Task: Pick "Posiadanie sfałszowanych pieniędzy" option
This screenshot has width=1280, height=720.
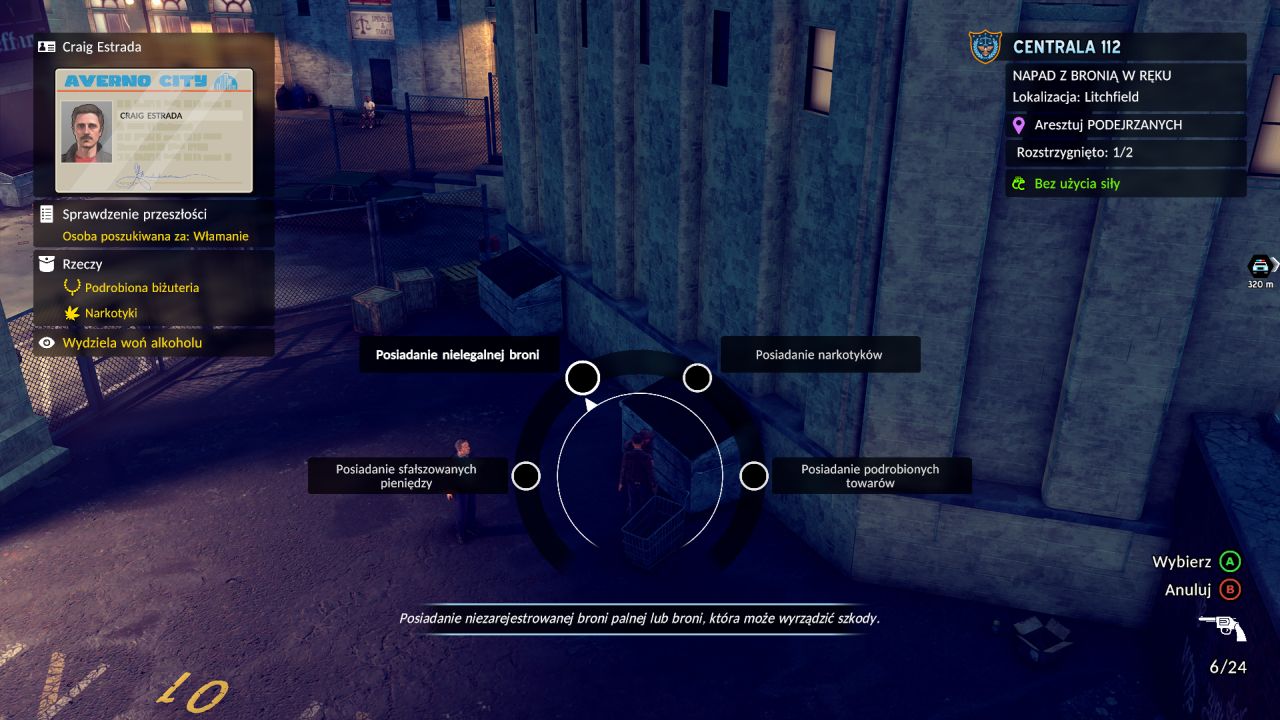Action: 526,476
